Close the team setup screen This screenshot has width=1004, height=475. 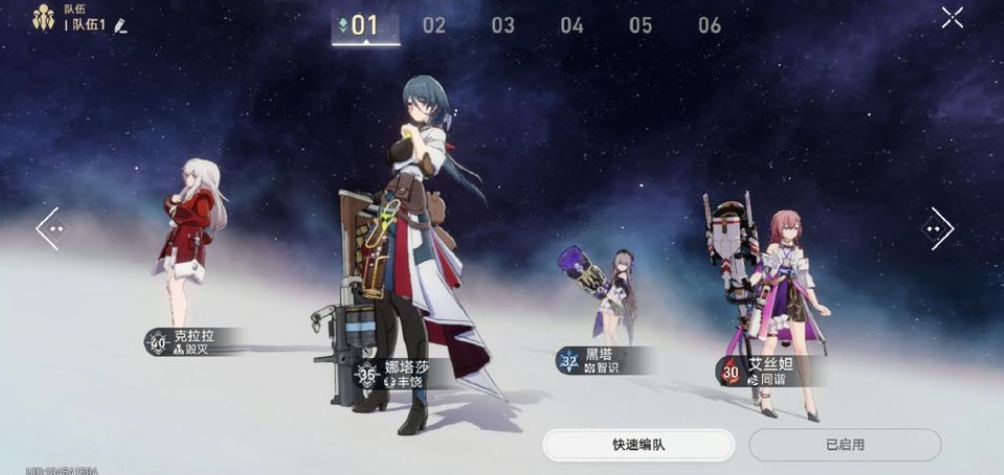[952, 17]
